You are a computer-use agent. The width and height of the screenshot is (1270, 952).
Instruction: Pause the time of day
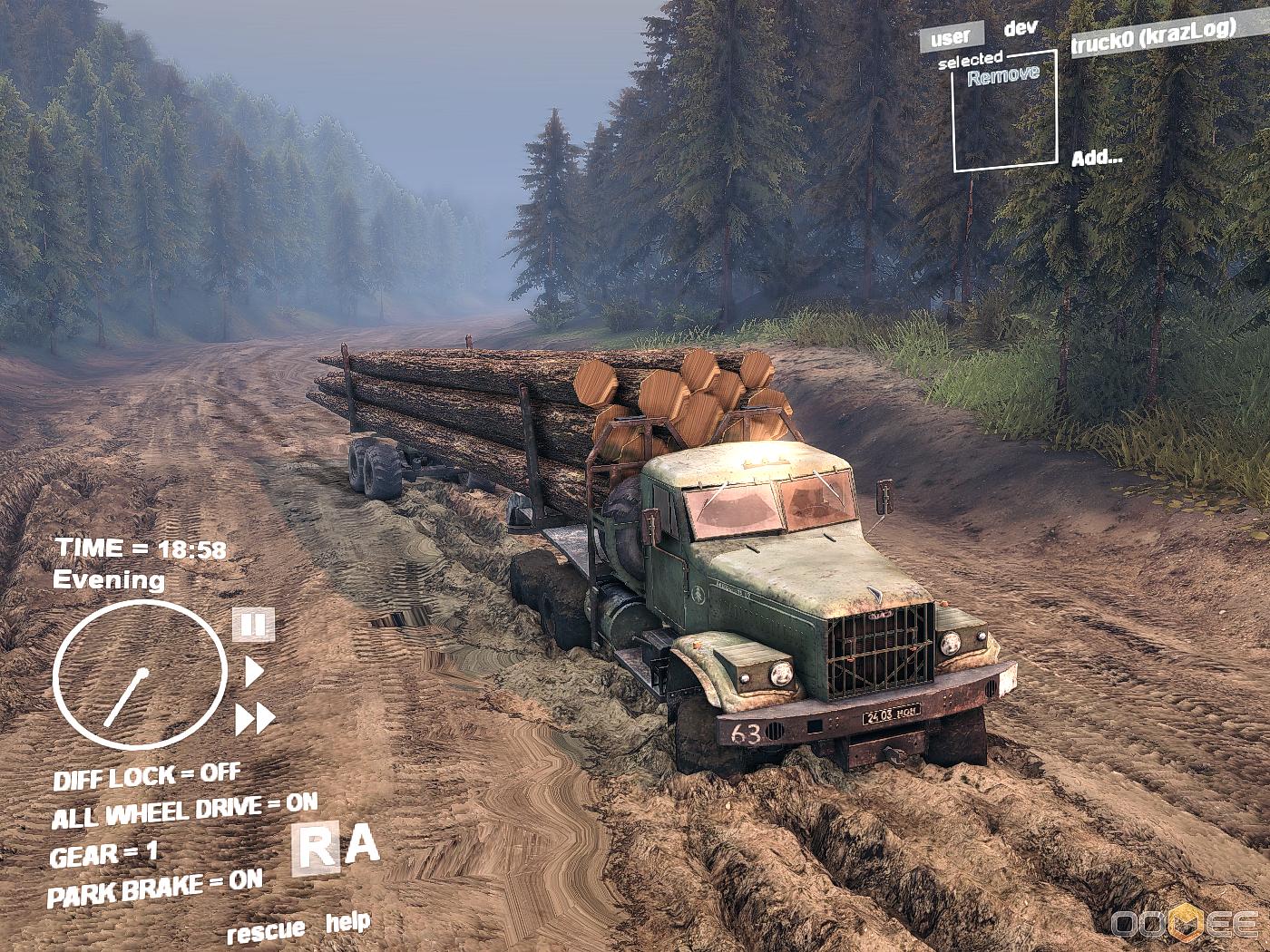point(253,625)
